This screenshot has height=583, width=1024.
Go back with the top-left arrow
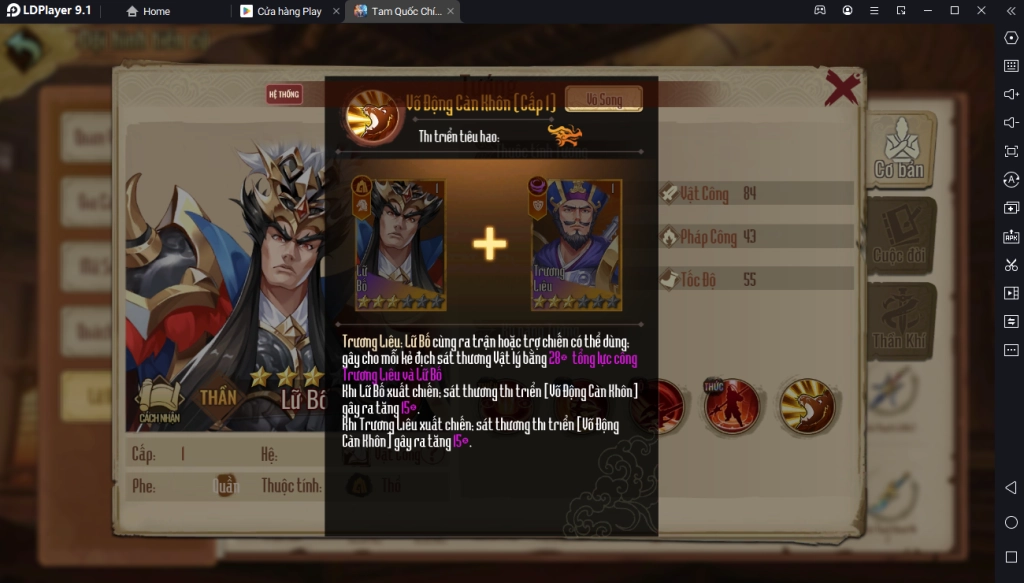pyautogui.click(x=25, y=48)
